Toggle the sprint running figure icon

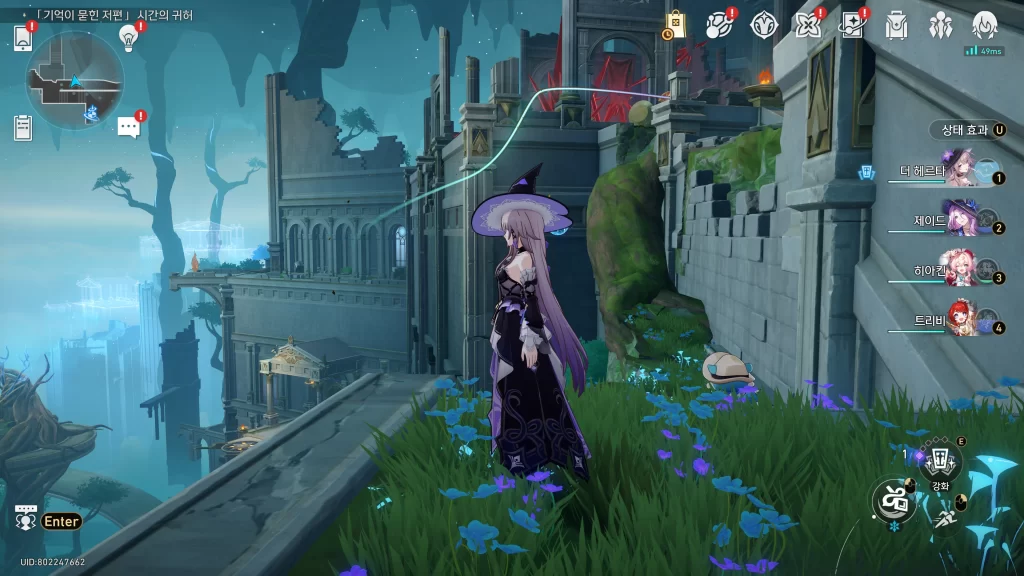945,517
